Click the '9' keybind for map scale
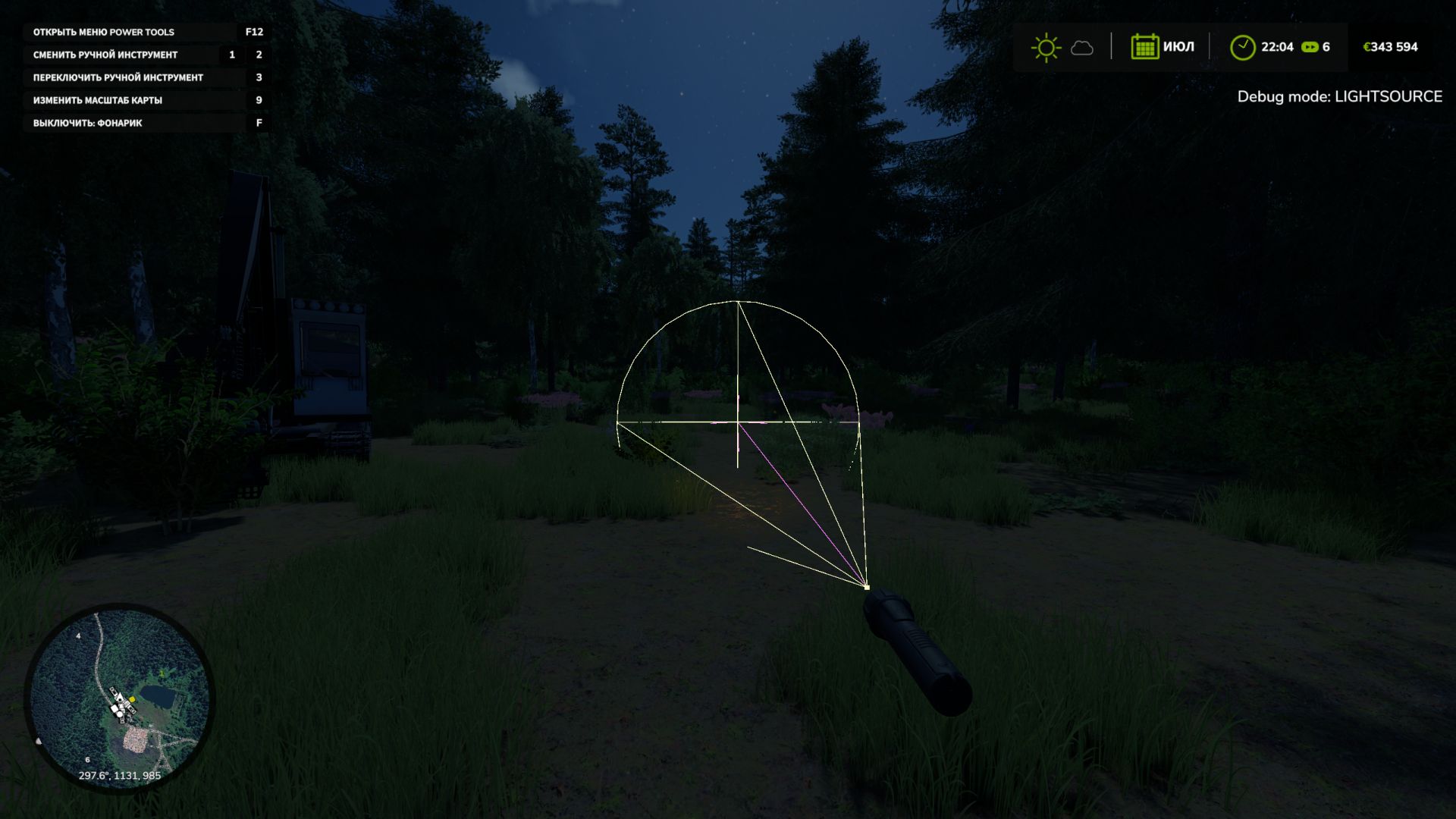 [258, 99]
